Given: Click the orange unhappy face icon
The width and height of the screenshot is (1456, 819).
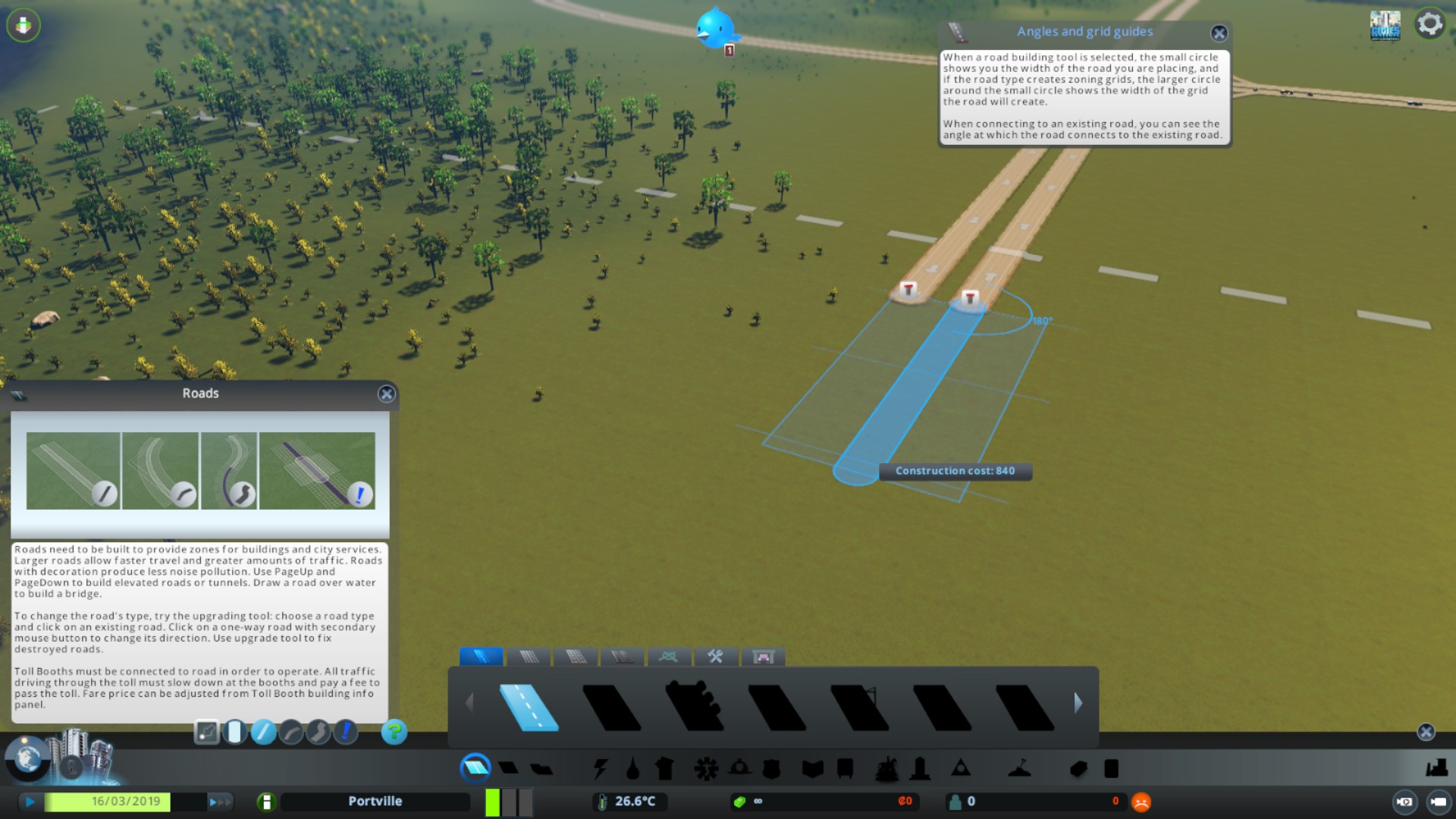Looking at the screenshot, I should pos(1141,802).
